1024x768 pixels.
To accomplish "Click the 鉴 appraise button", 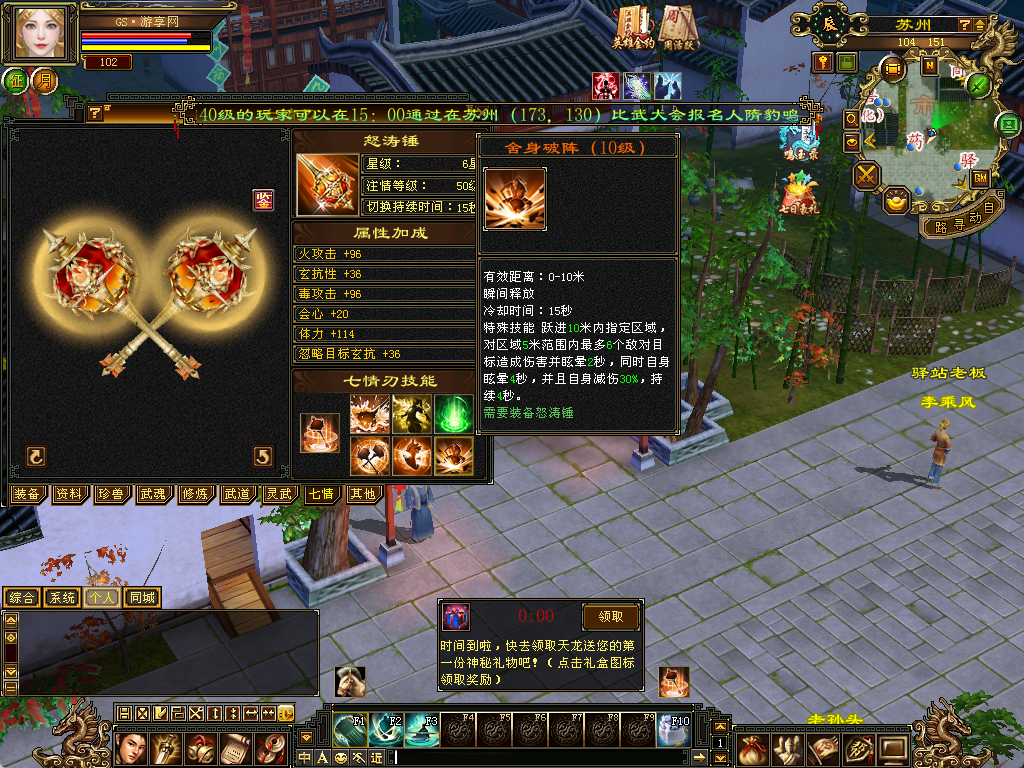I will point(263,199).
